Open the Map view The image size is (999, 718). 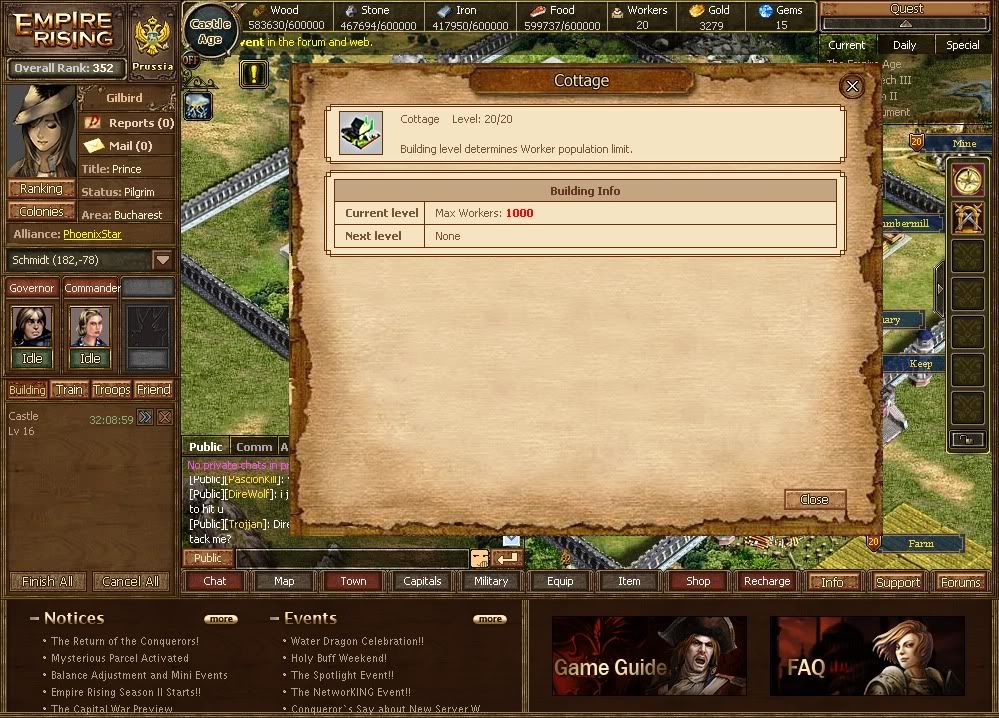tap(284, 581)
